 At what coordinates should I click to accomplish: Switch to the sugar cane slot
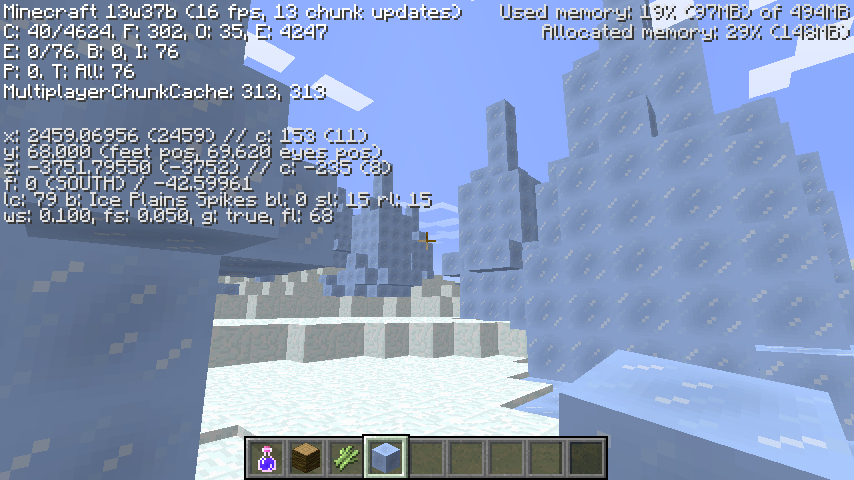(x=346, y=459)
